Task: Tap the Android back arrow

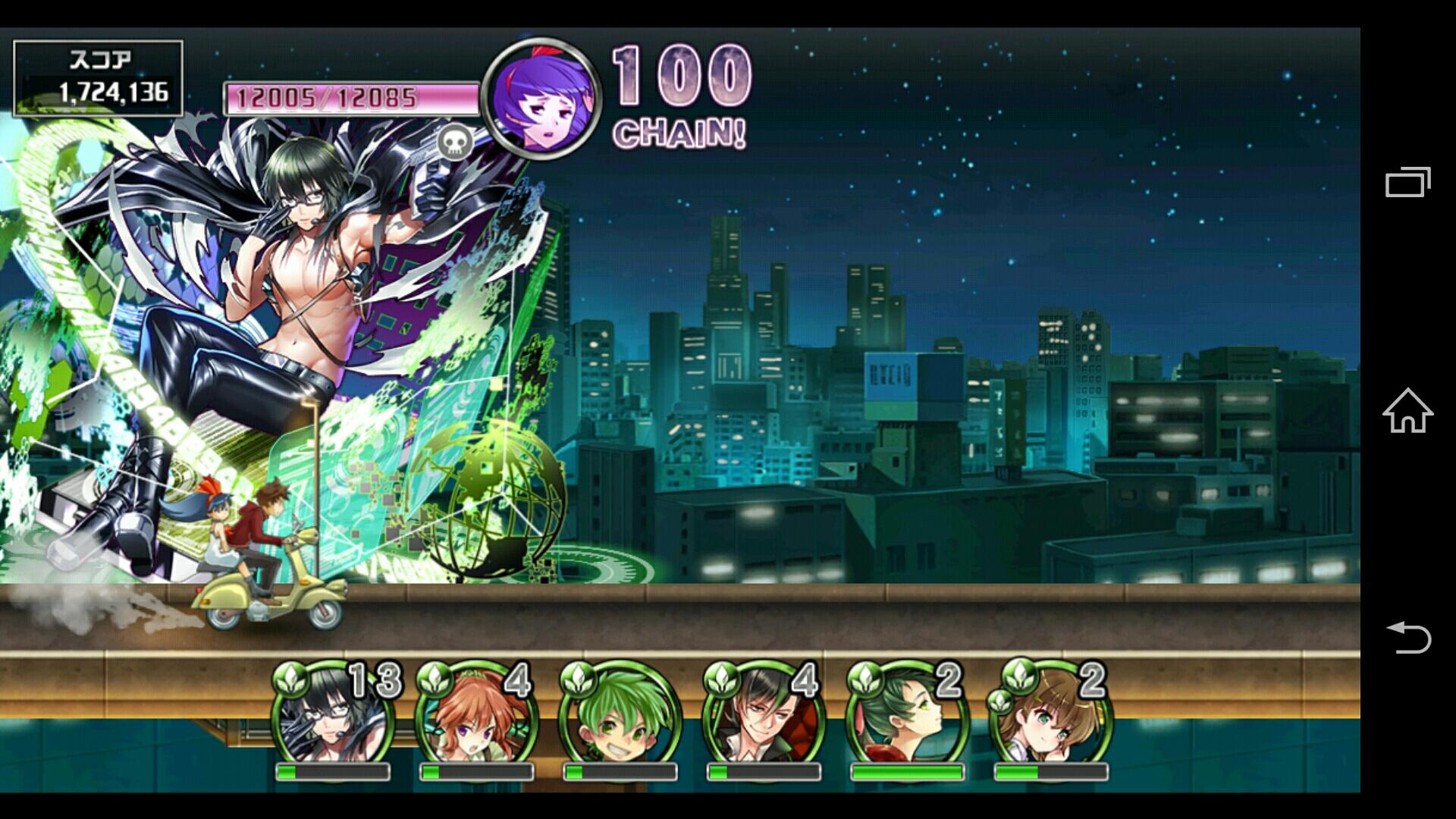Action: coord(1407,637)
